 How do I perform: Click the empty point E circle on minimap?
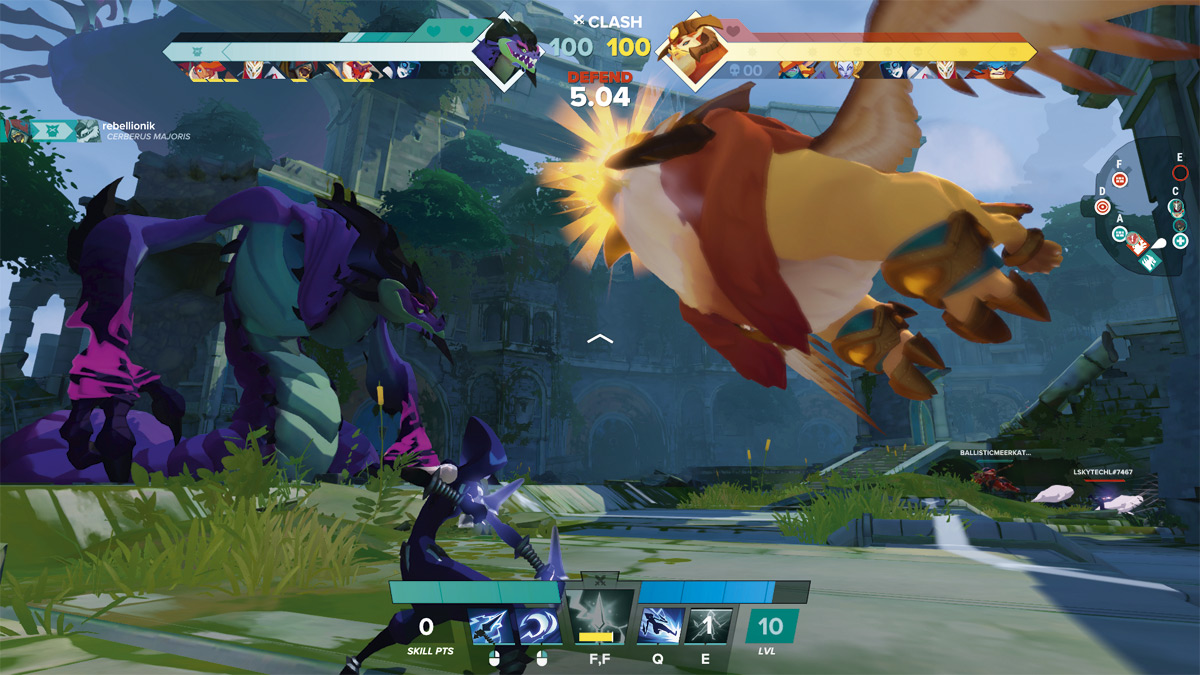[x=1180, y=173]
